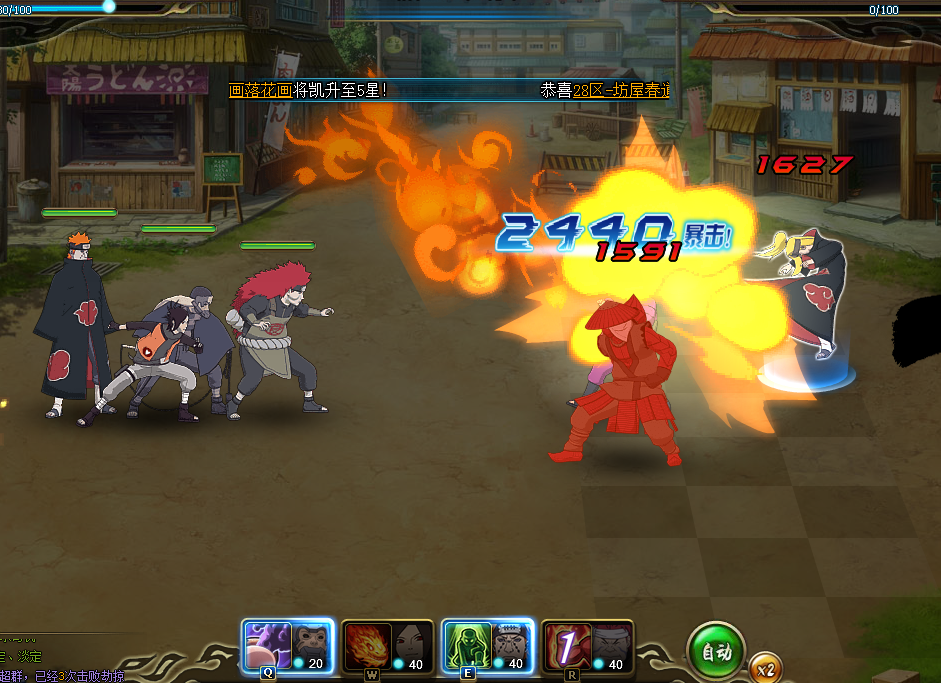The image size is (941, 683).
Task: Activate the purple Q skill card
Action: pos(287,646)
